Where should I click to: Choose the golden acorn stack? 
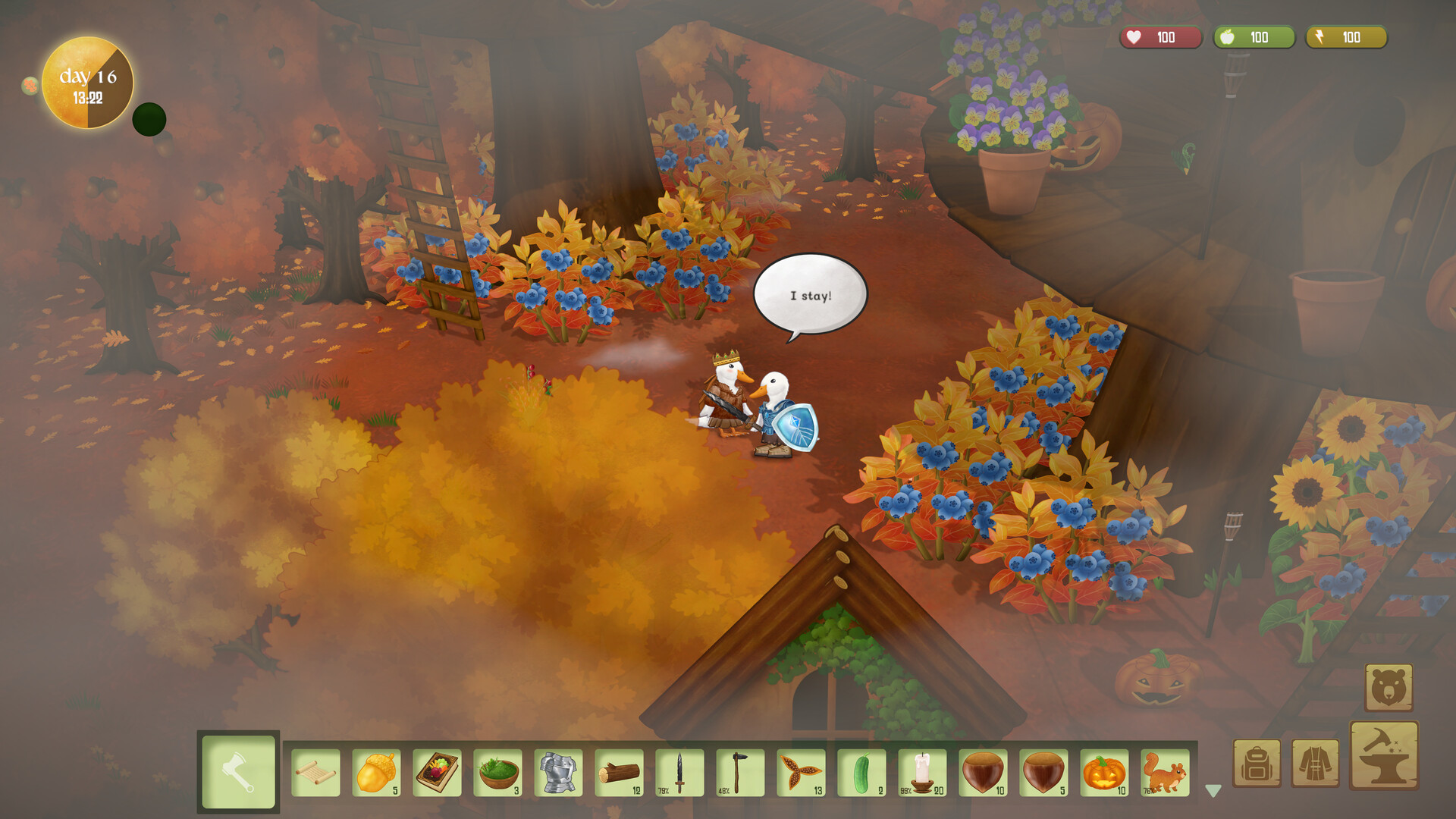coord(376,773)
